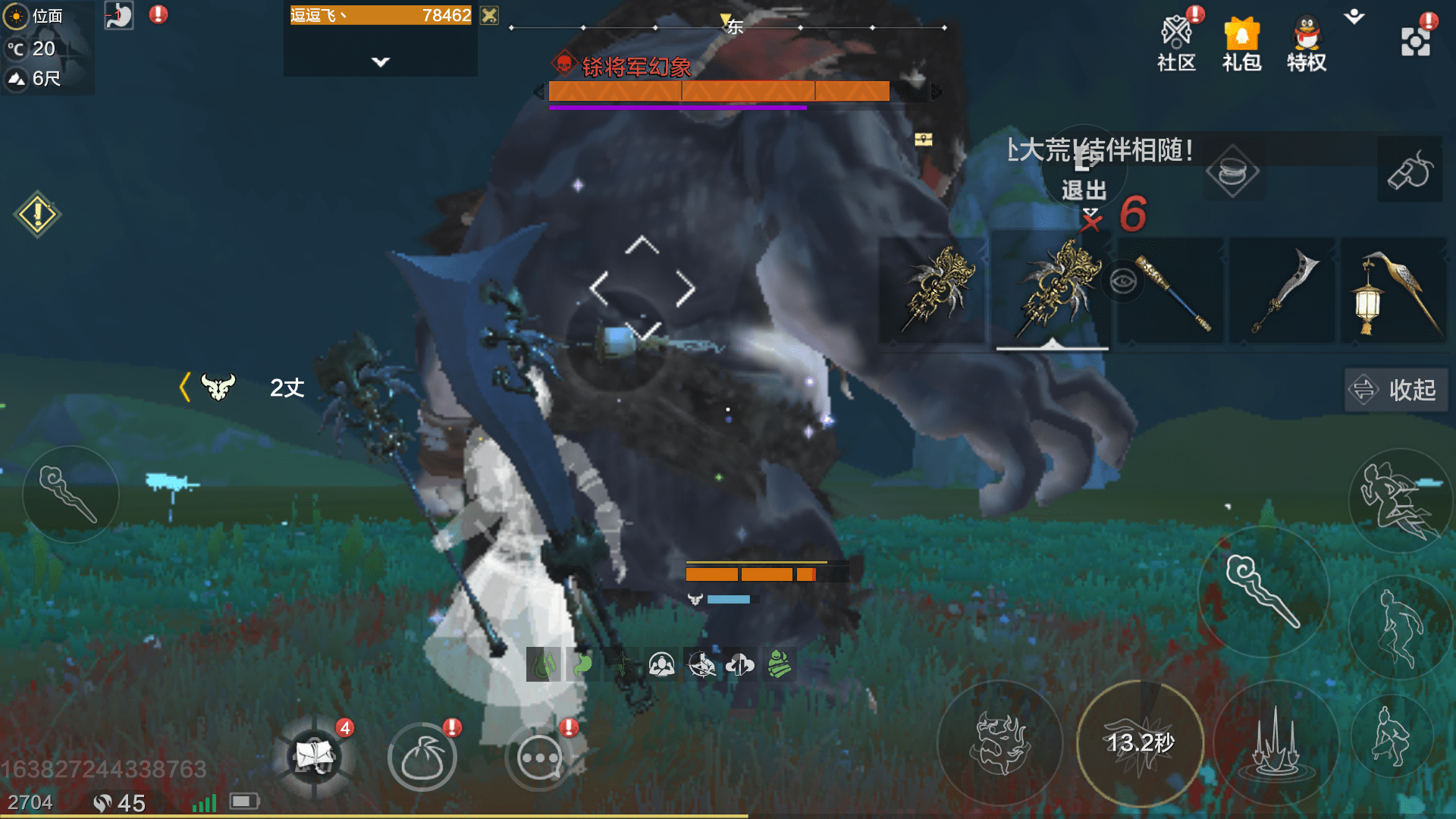Image resolution: width=1456 pixels, height=819 pixels.
Task: Open the 礼包 gift pack
Action: tap(1241, 44)
